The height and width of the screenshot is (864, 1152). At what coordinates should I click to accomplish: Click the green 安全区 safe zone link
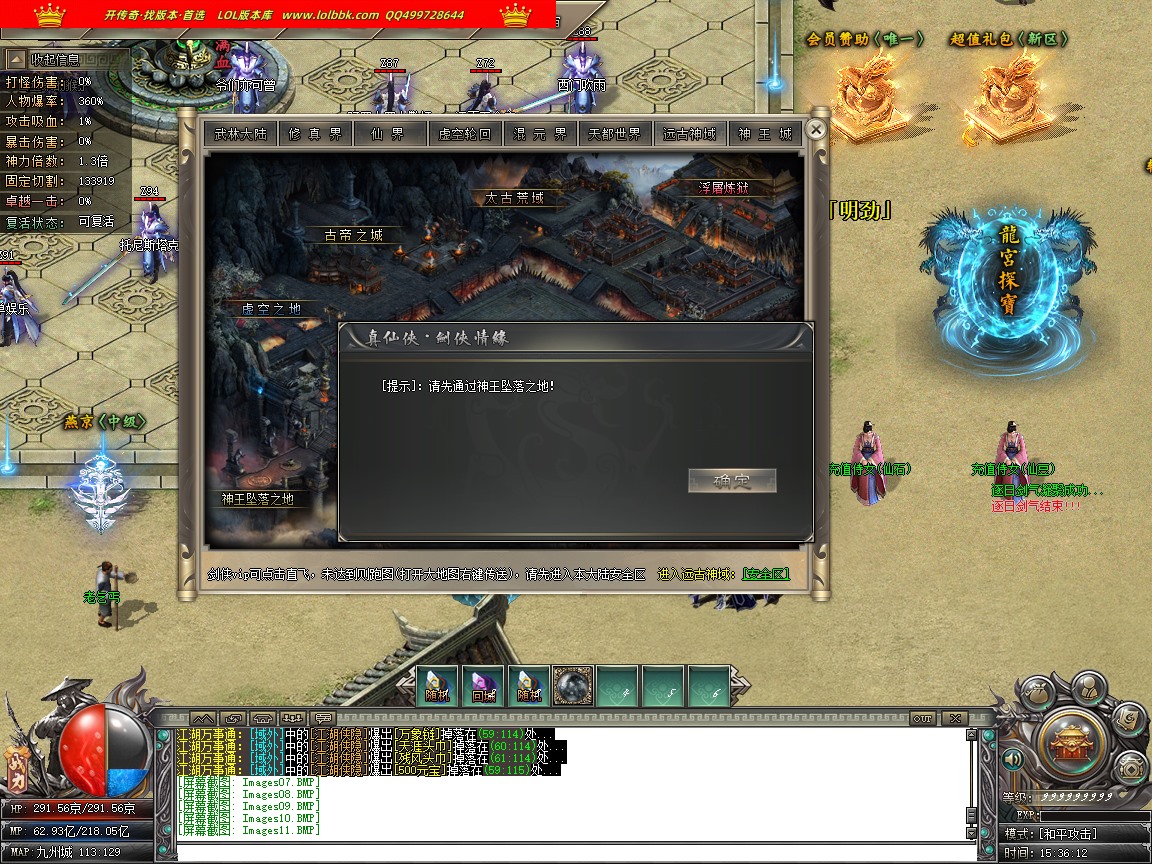(766, 575)
